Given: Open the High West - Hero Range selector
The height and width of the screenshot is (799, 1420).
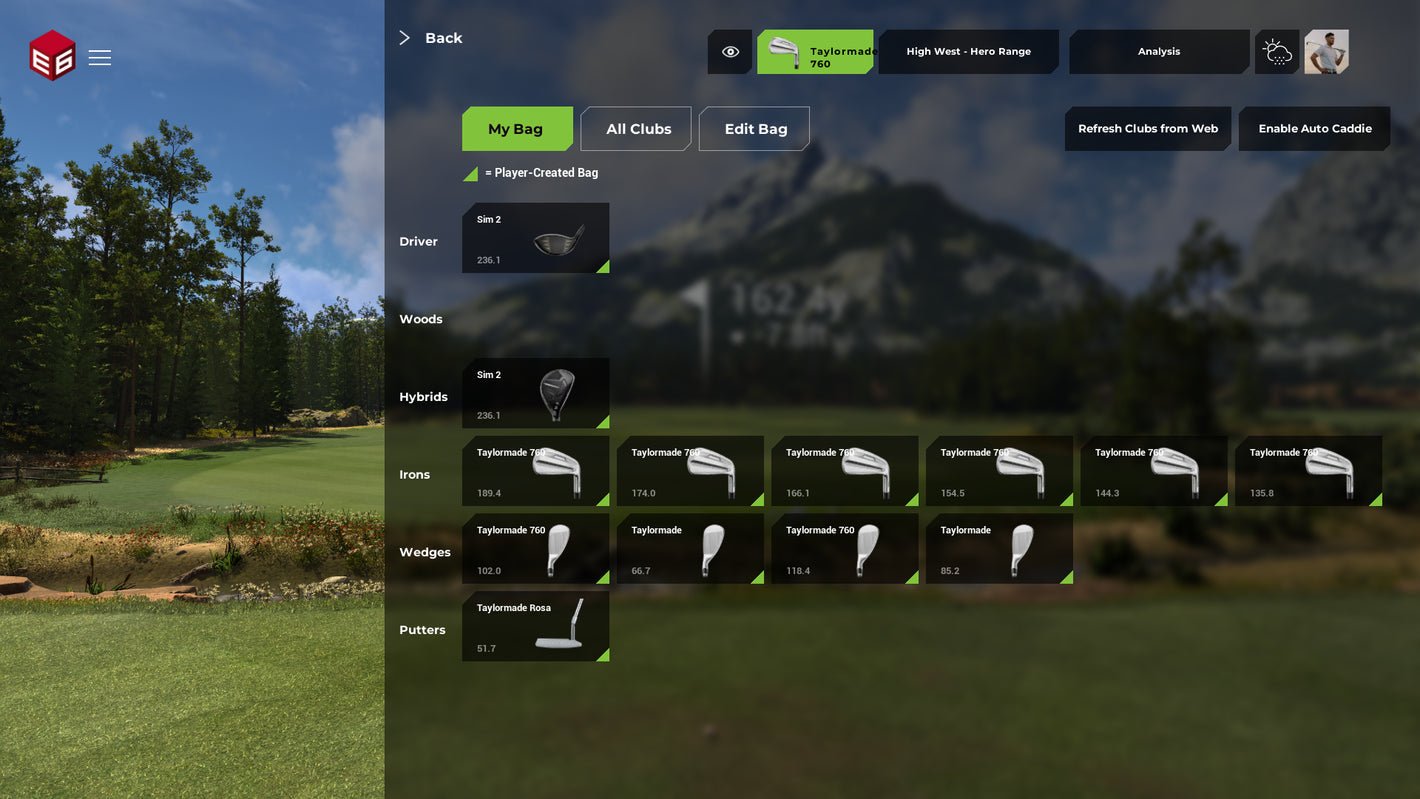Looking at the screenshot, I should coord(967,51).
